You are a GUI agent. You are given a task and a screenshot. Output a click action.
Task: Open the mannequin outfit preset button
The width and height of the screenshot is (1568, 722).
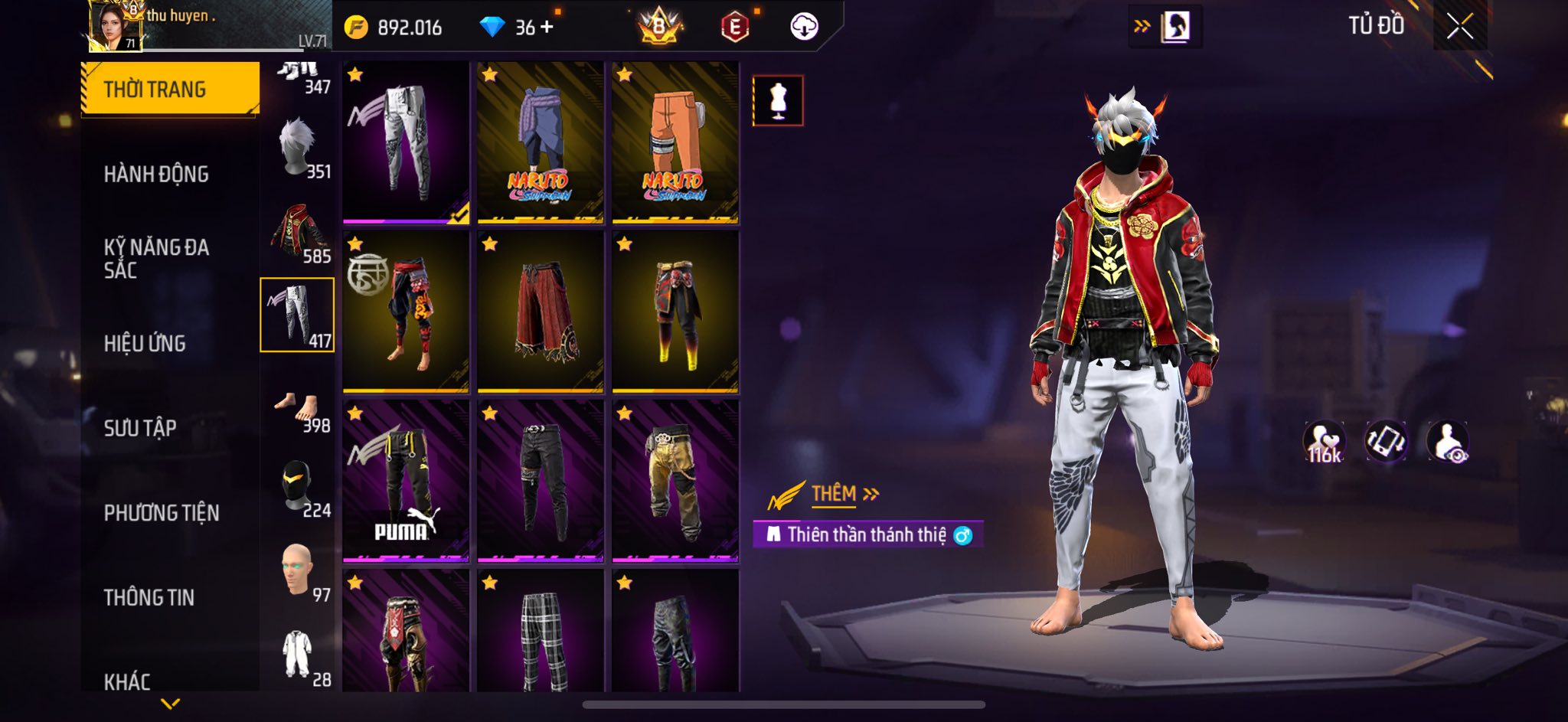(778, 100)
